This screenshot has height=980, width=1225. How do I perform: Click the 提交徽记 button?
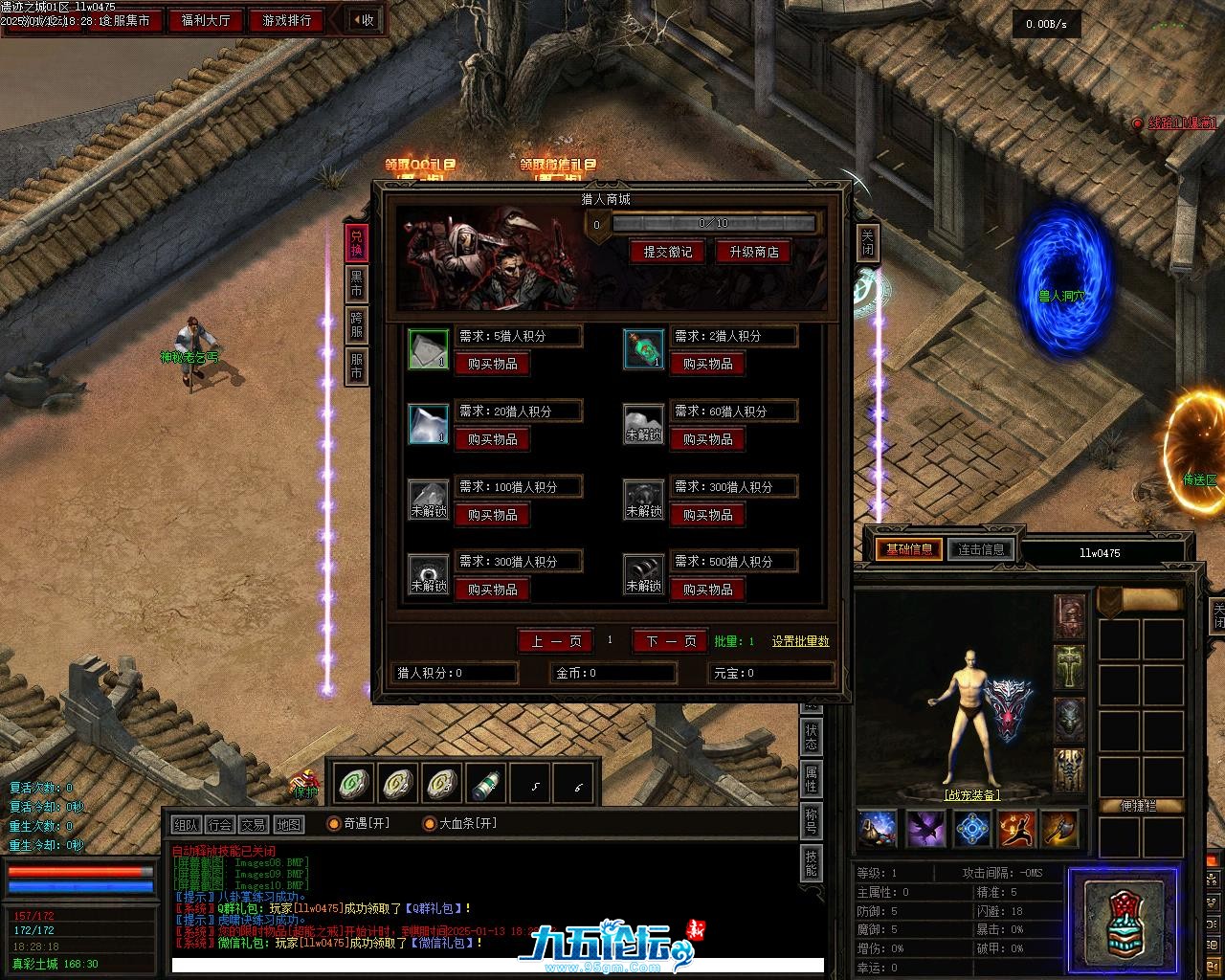point(667,252)
